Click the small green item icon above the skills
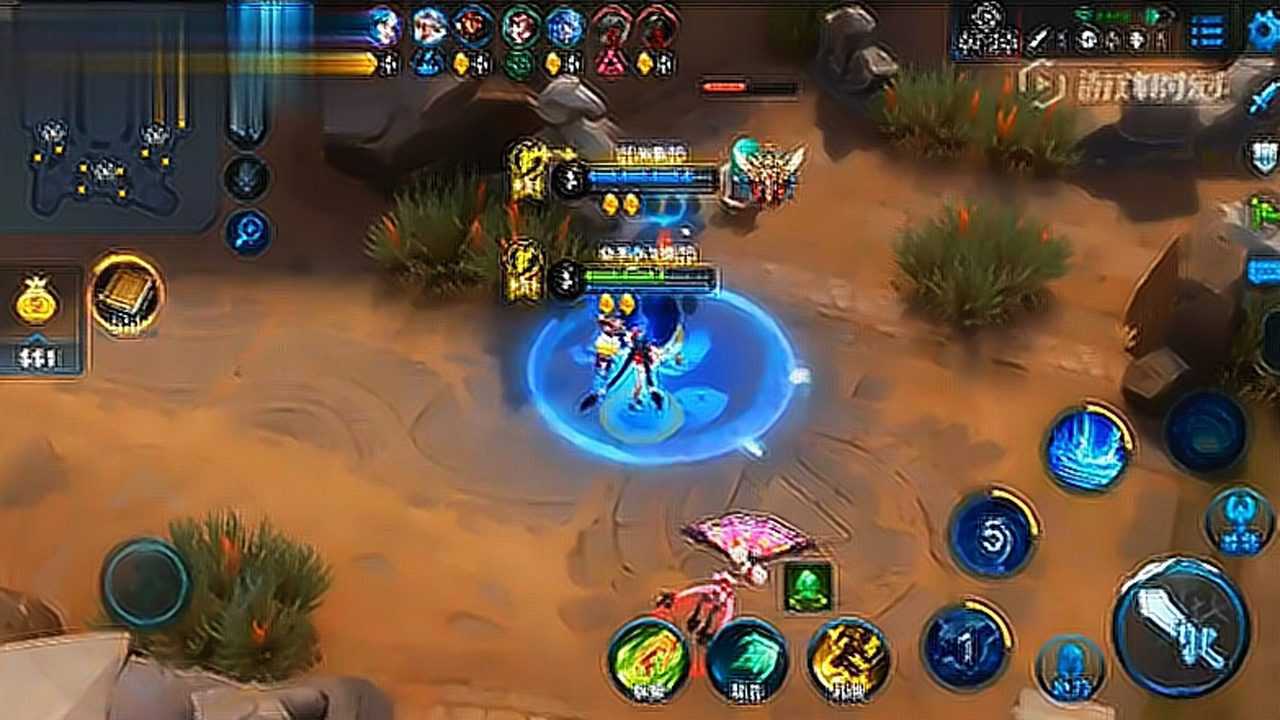 (x=807, y=585)
